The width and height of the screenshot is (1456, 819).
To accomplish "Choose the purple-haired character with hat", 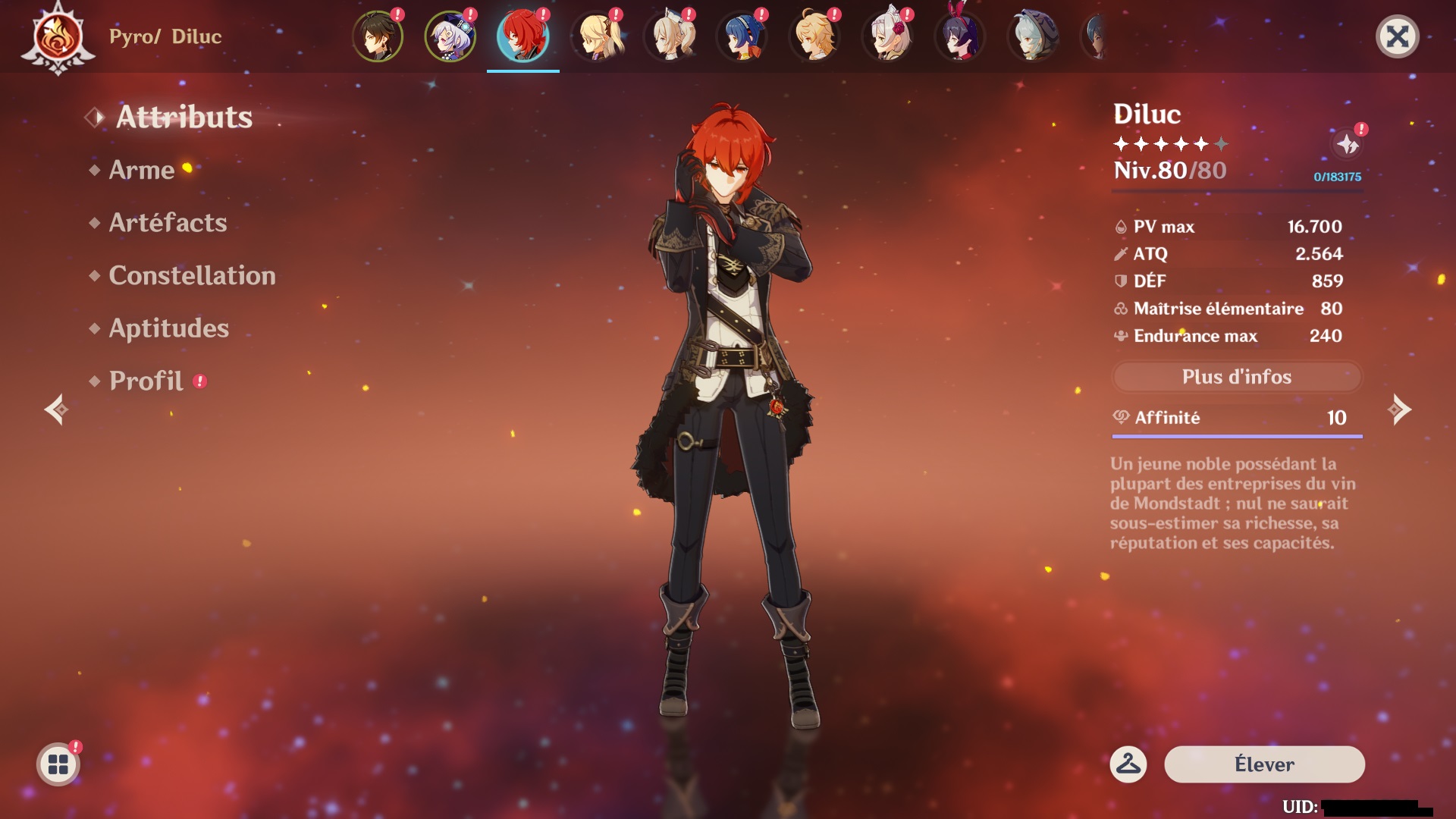I will (450, 36).
